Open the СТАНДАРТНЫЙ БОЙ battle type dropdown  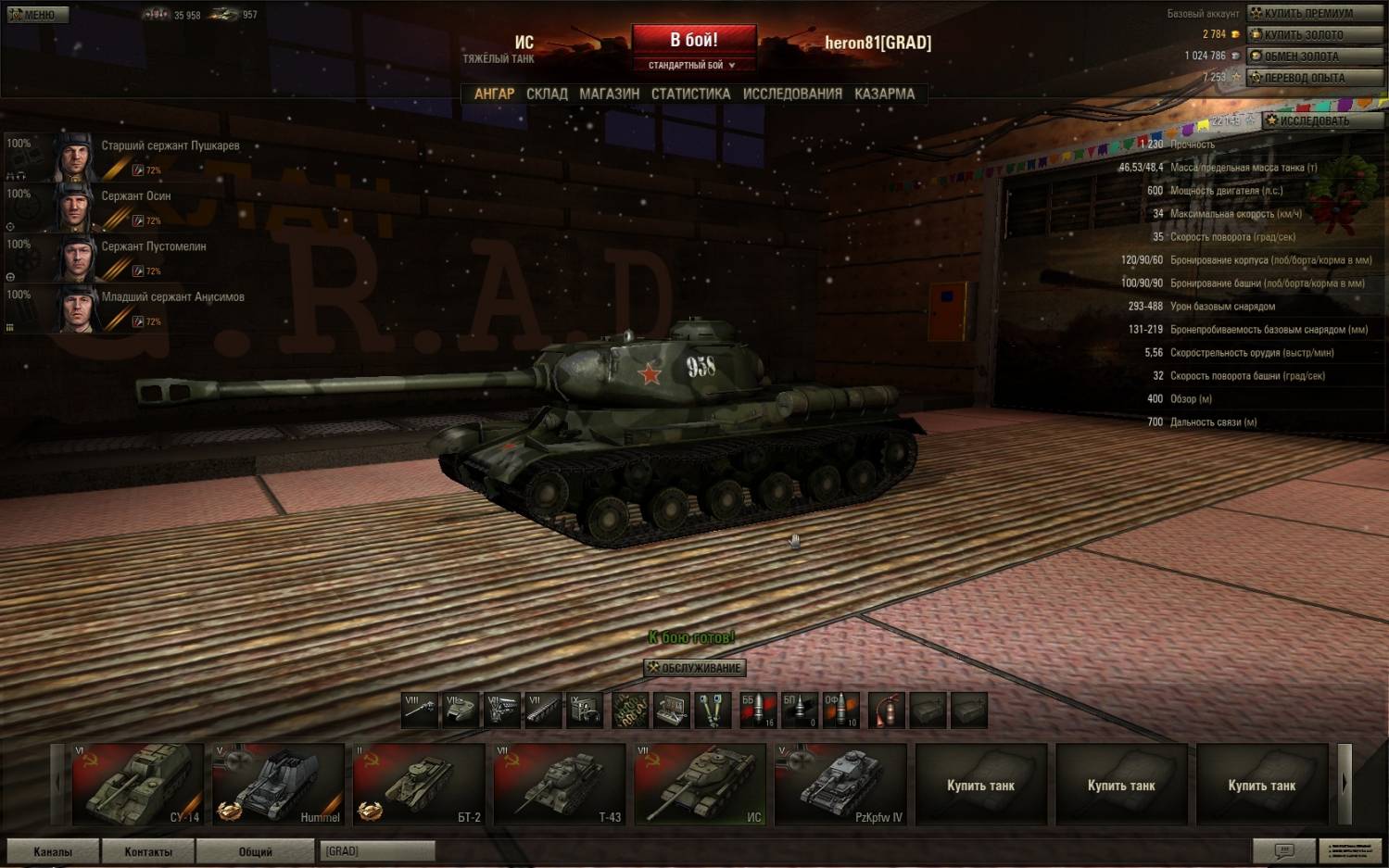coord(692,65)
